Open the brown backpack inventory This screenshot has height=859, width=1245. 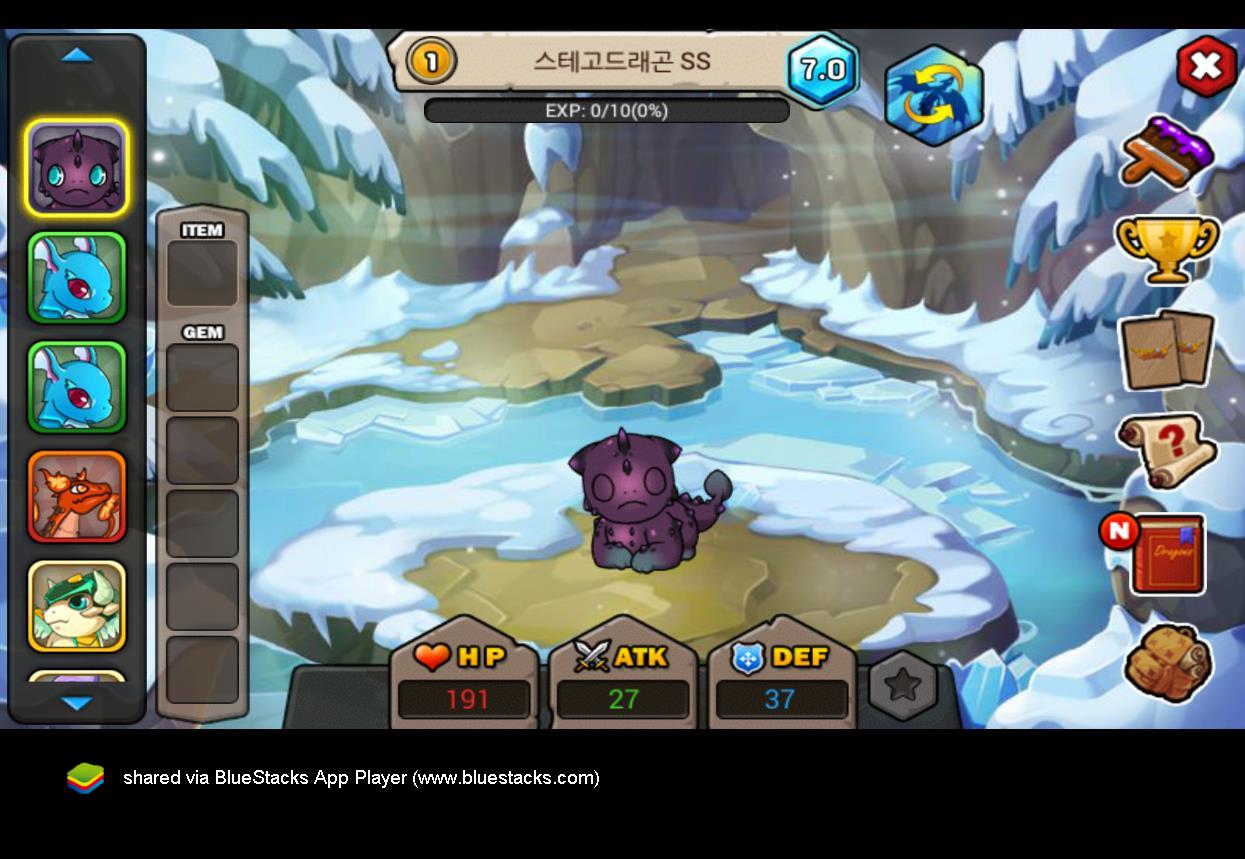[x=1167, y=662]
